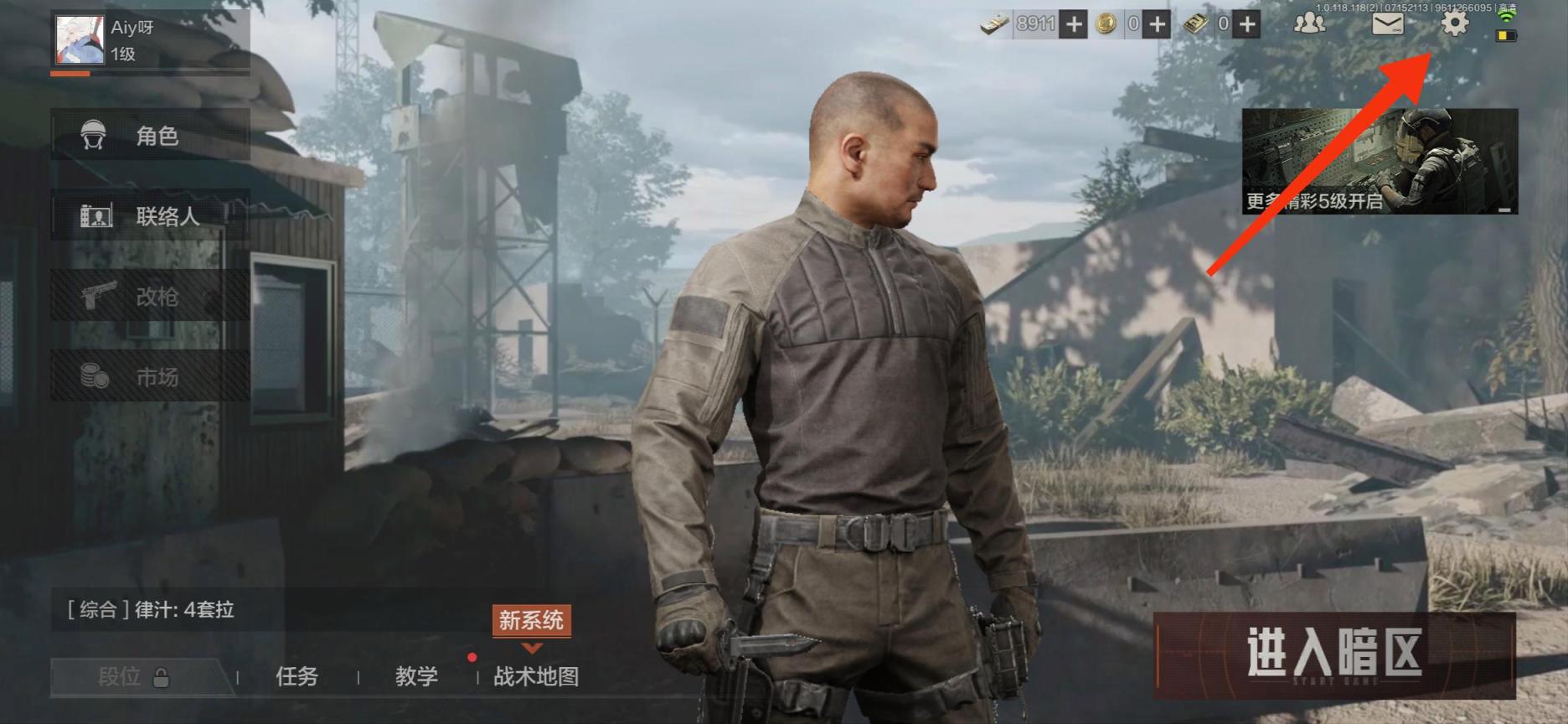The image size is (1568, 724).
Task: Open the gear settings icon
Action: click(1454, 23)
